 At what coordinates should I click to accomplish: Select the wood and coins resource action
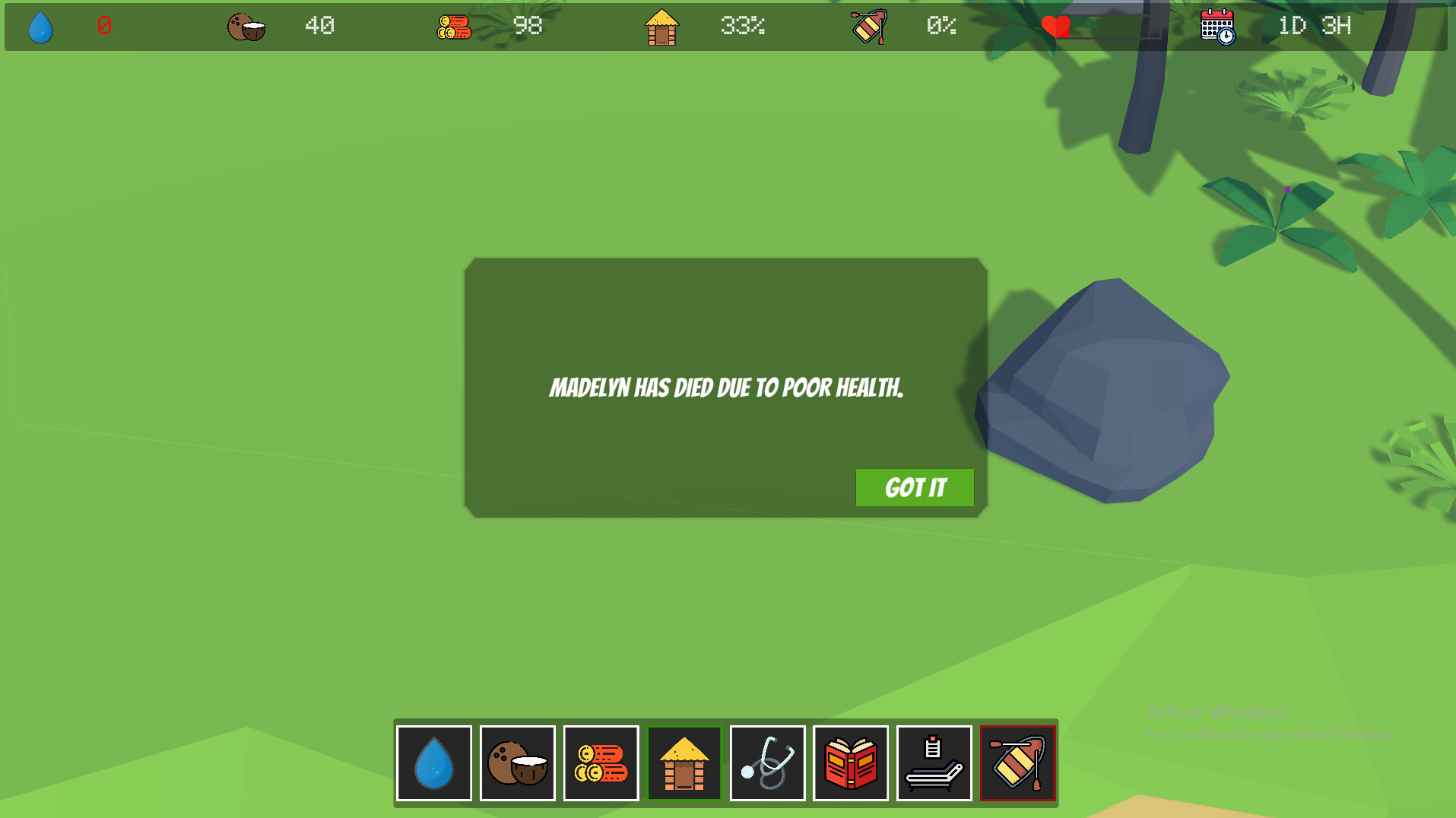tap(601, 763)
